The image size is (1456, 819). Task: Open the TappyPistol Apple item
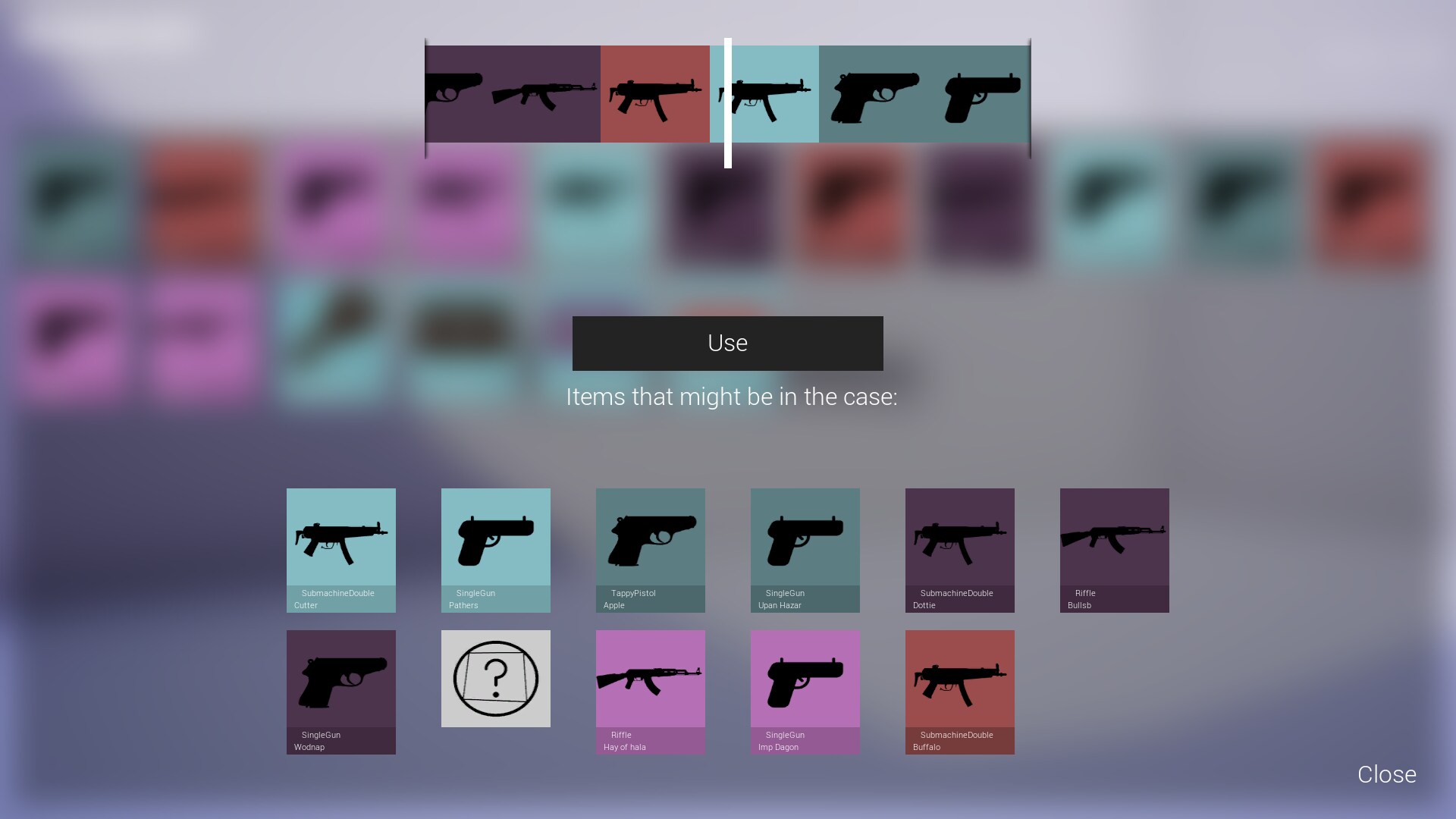point(650,550)
